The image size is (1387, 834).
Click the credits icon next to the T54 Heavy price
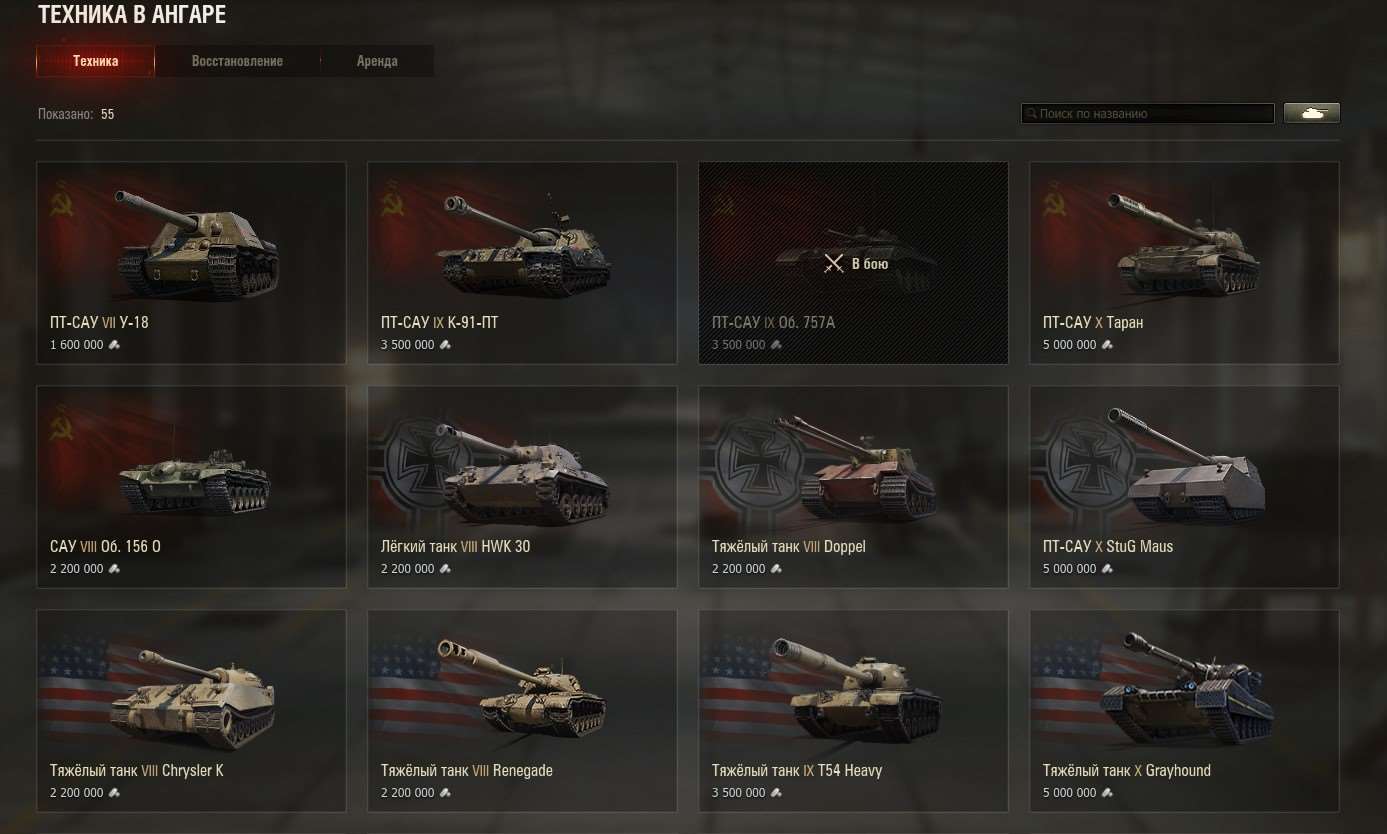coord(777,792)
